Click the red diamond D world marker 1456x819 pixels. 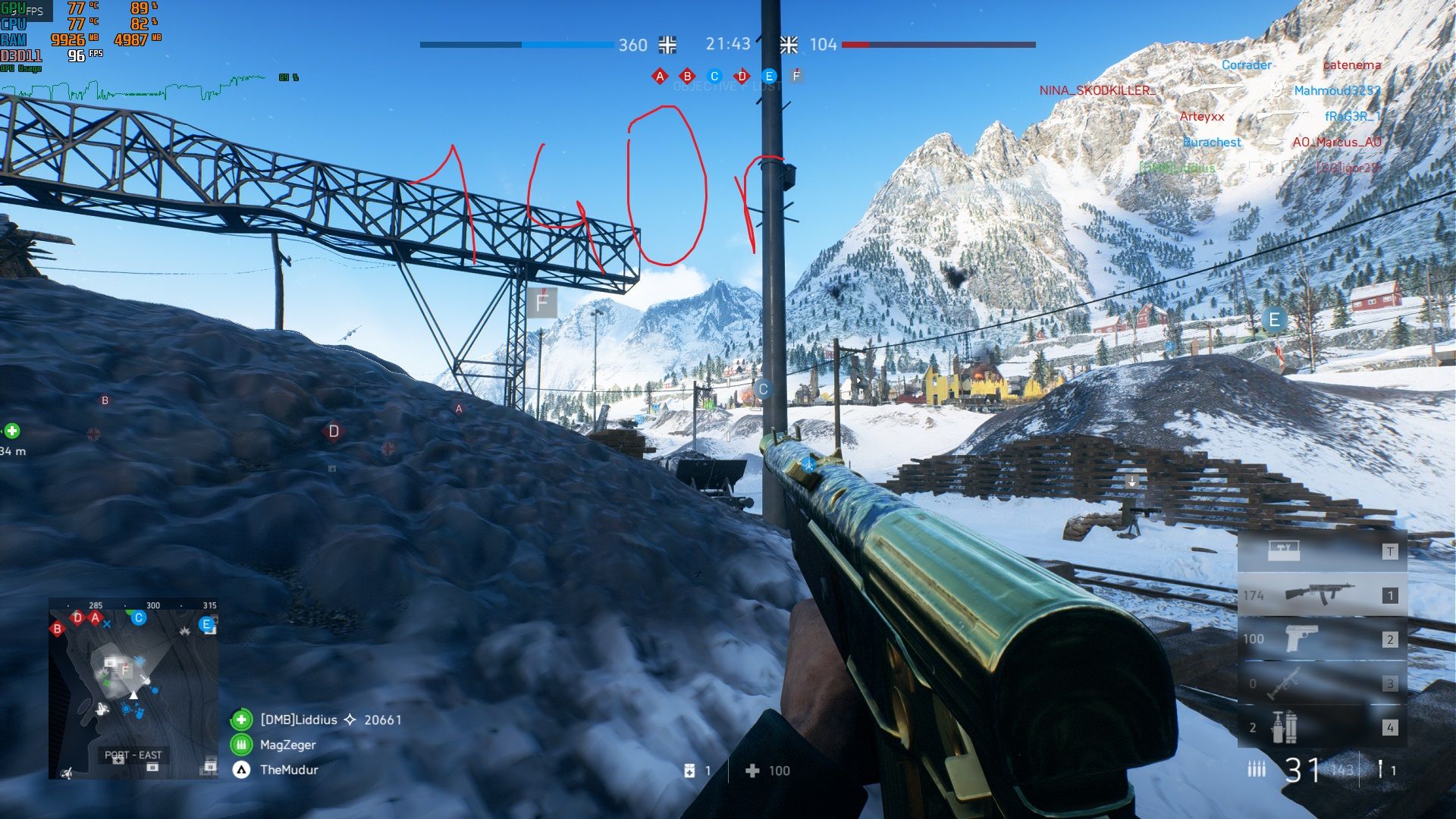(334, 431)
